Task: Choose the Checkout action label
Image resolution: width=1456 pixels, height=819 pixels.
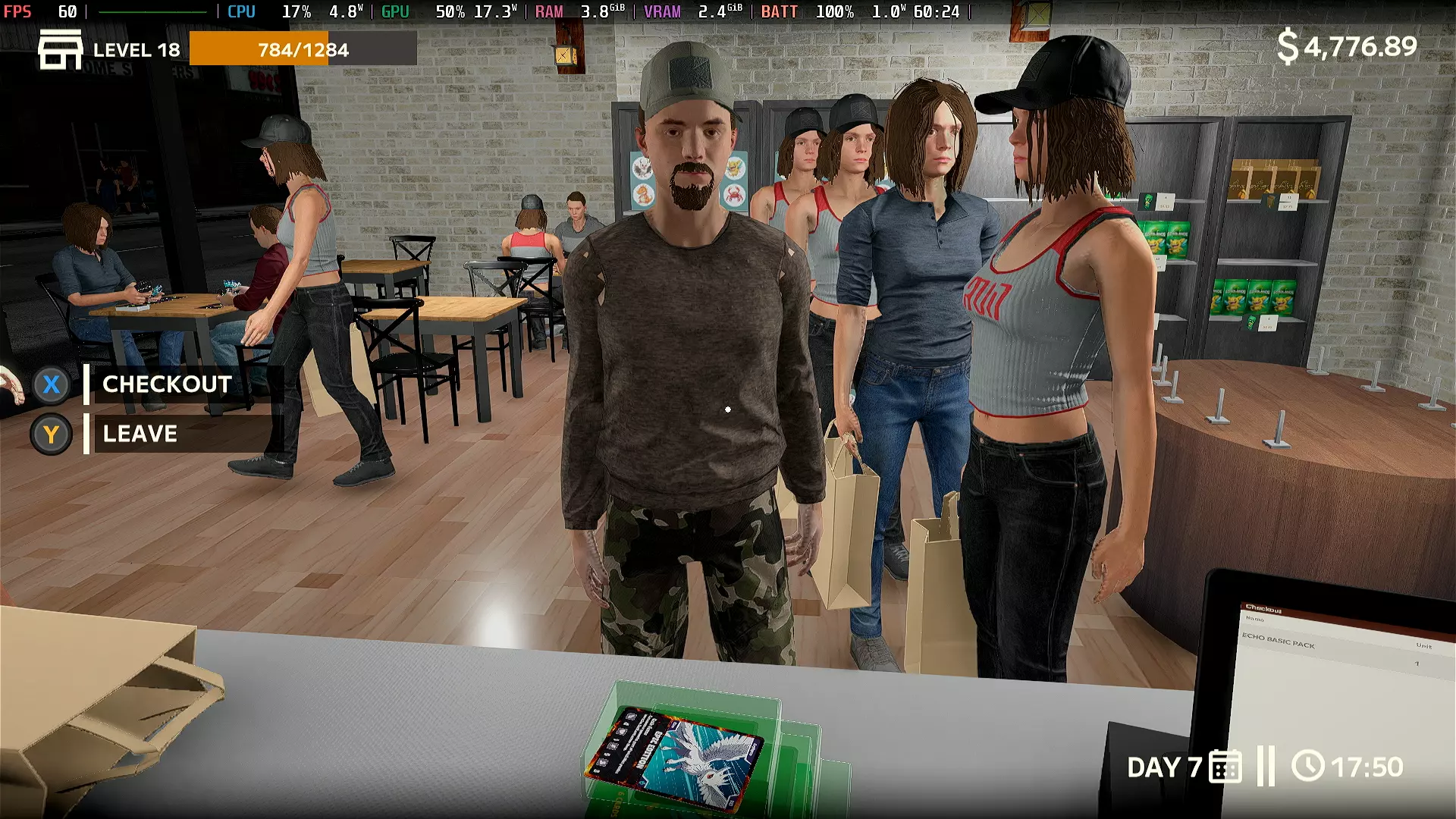Action: pos(167,384)
